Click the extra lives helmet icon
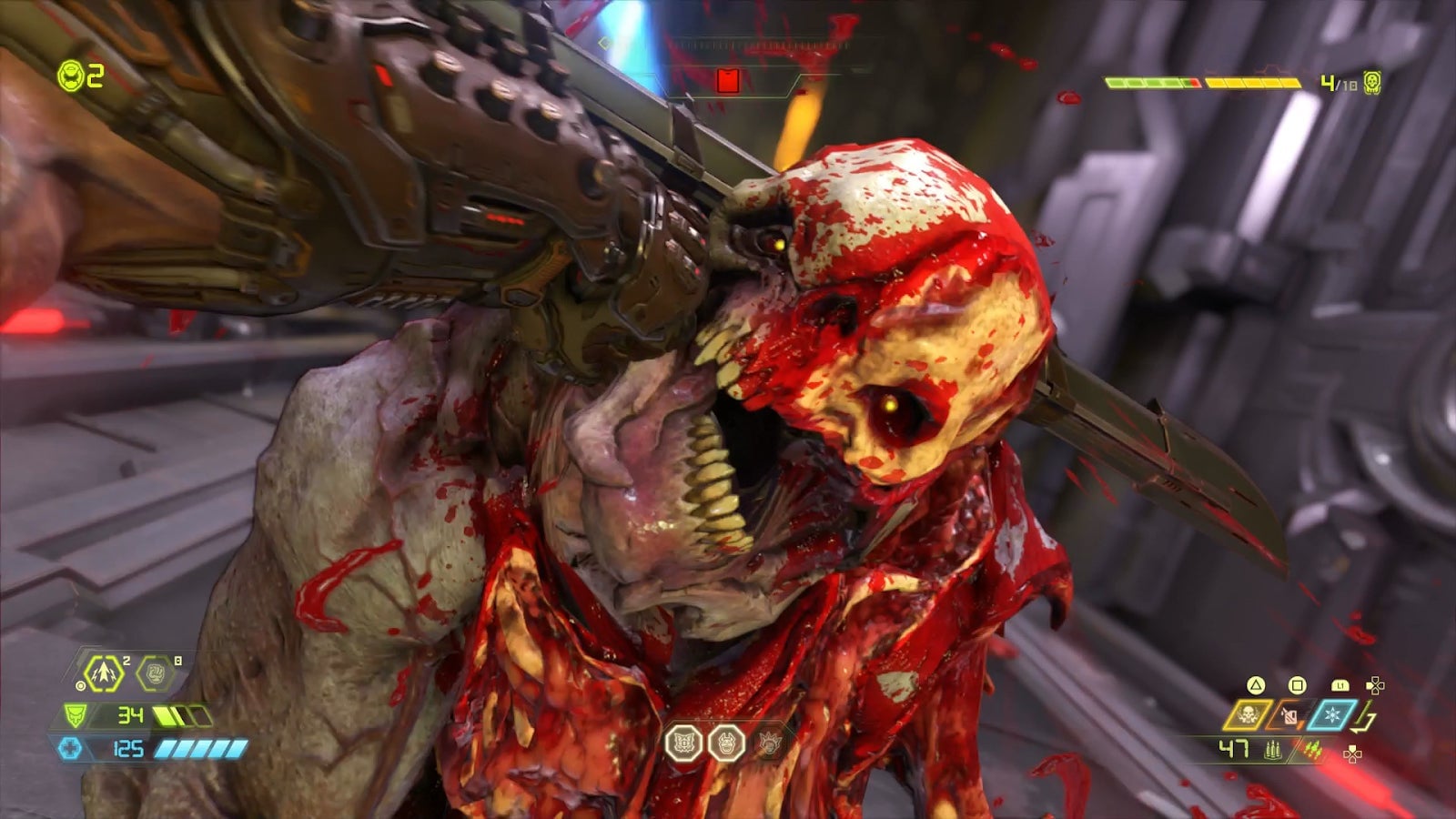This screenshot has height=819, width=1456. tap(70, 76)
